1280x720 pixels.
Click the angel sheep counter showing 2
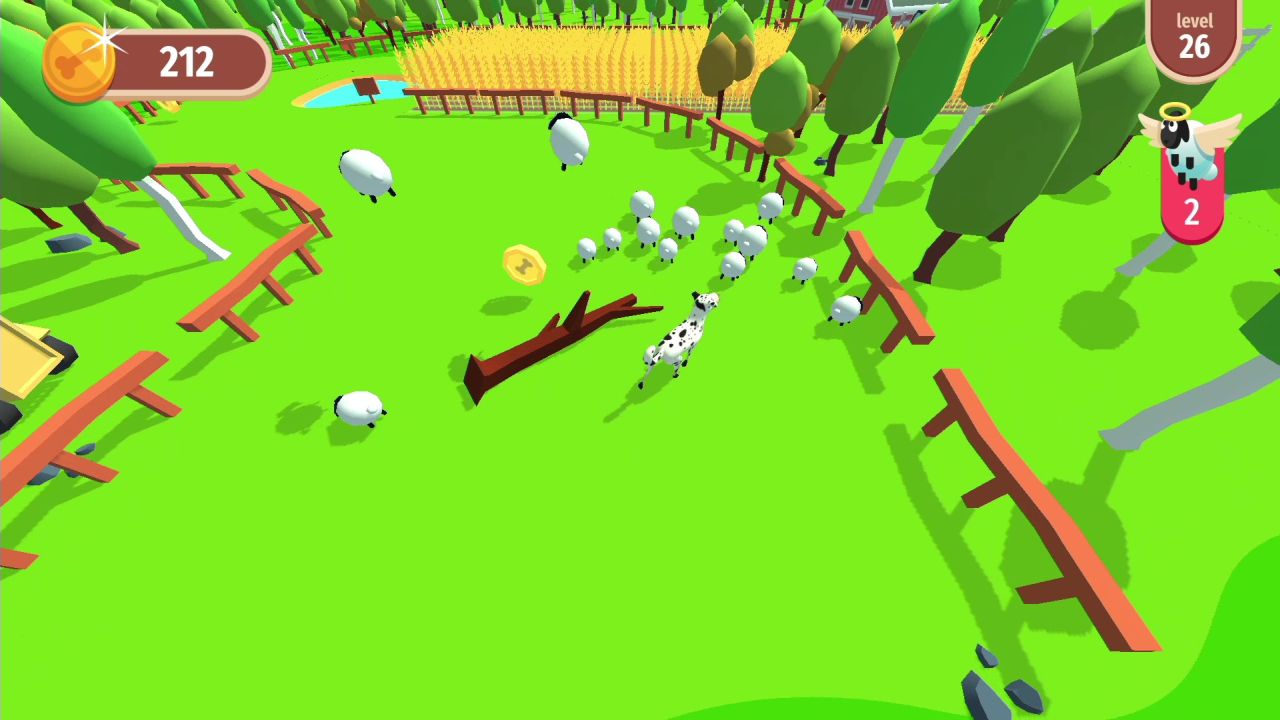[1190, 210]
